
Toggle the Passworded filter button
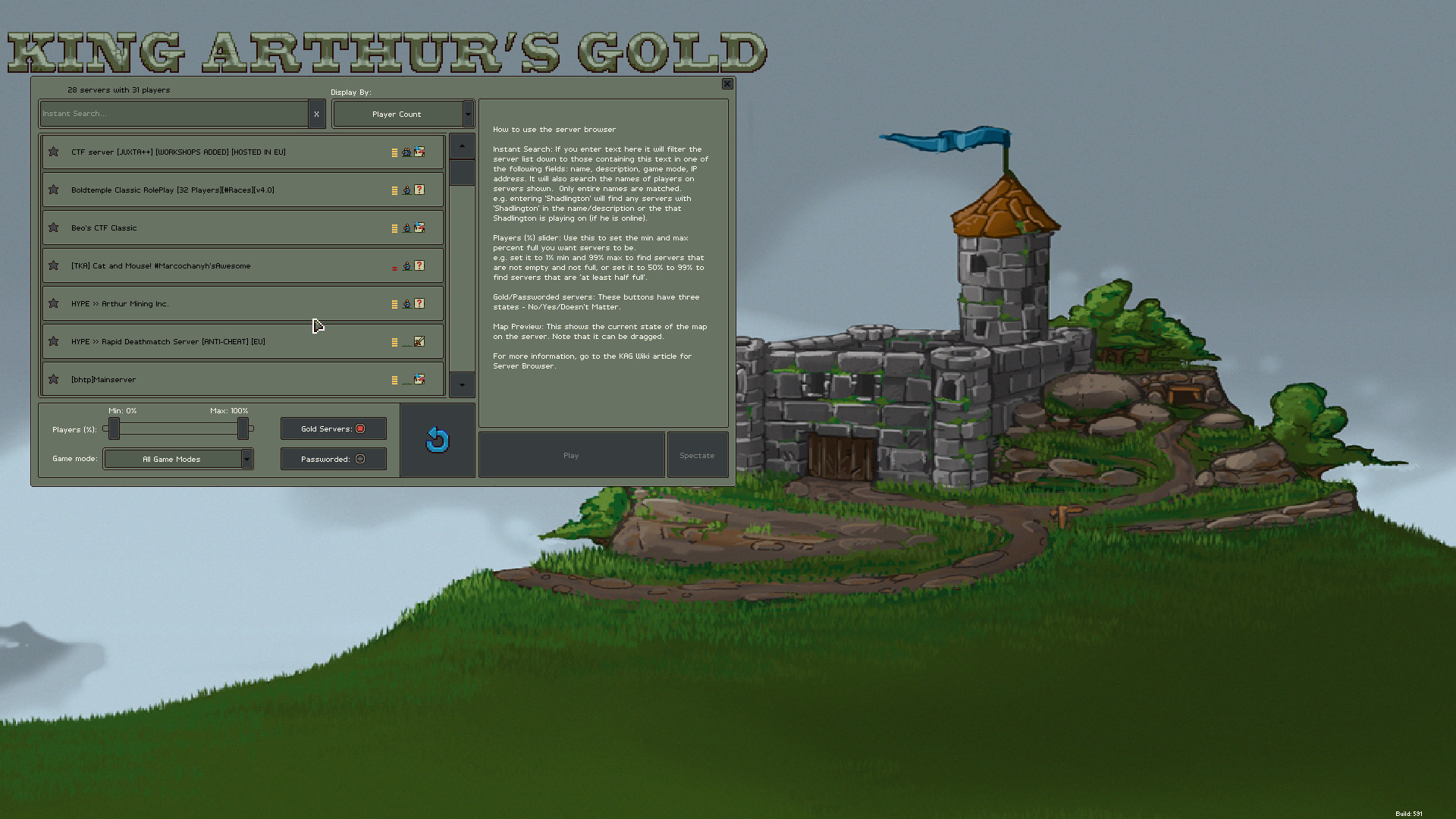tap(334, 459)
